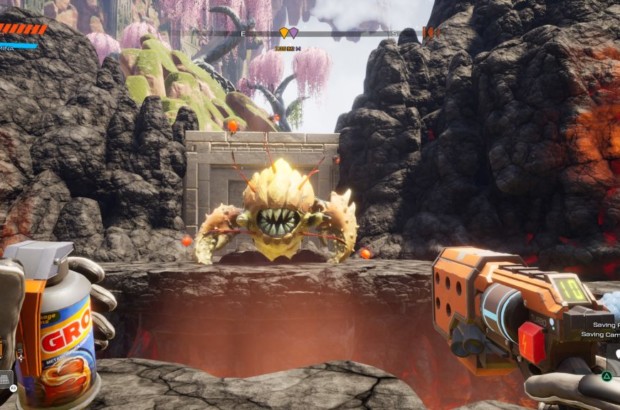Select the purple waypoint marker on the compass
This screenshot has width=620, height=410.
click(x=293, y=33)
